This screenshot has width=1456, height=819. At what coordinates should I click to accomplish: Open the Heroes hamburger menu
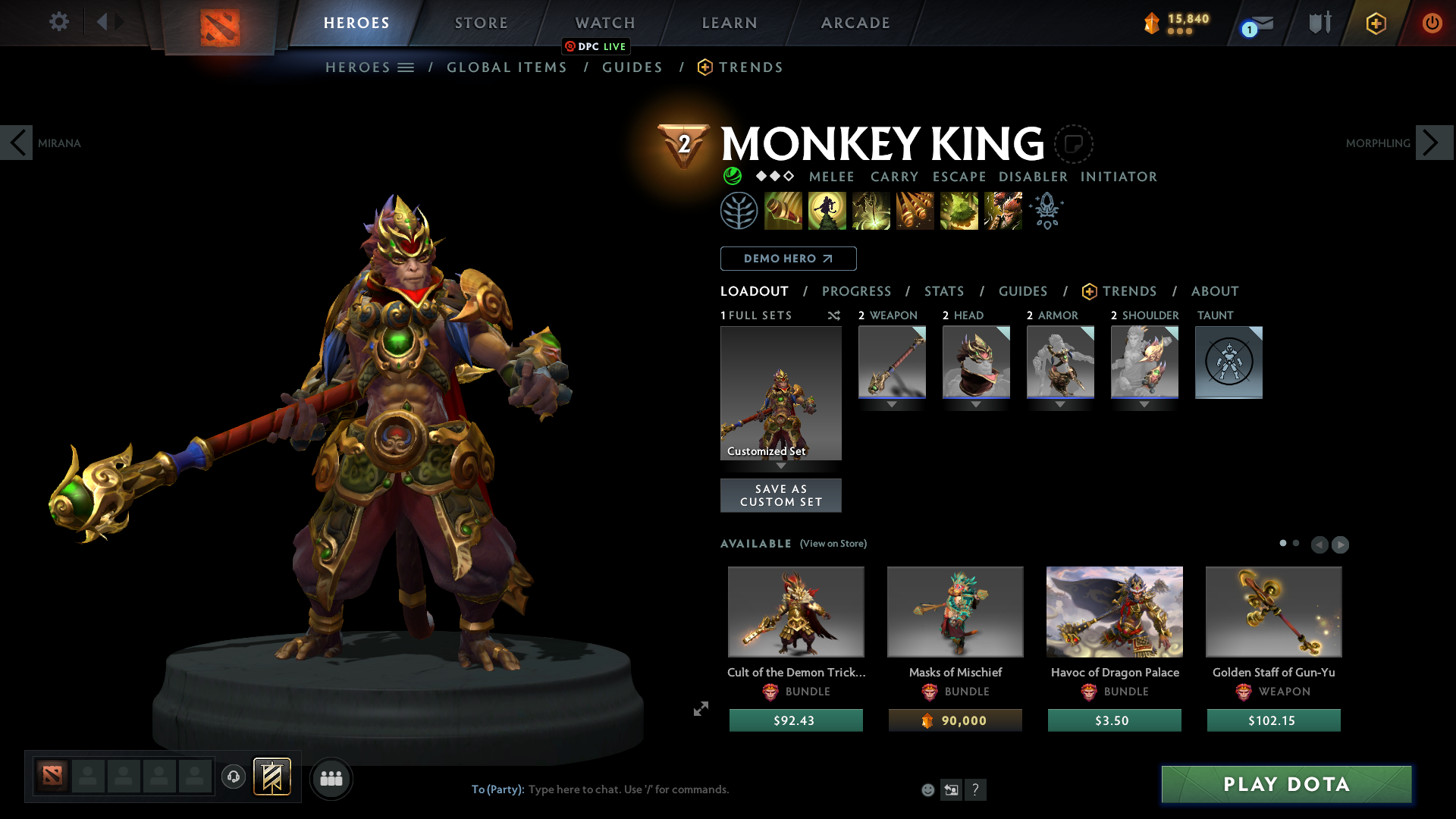coord(407,67)
